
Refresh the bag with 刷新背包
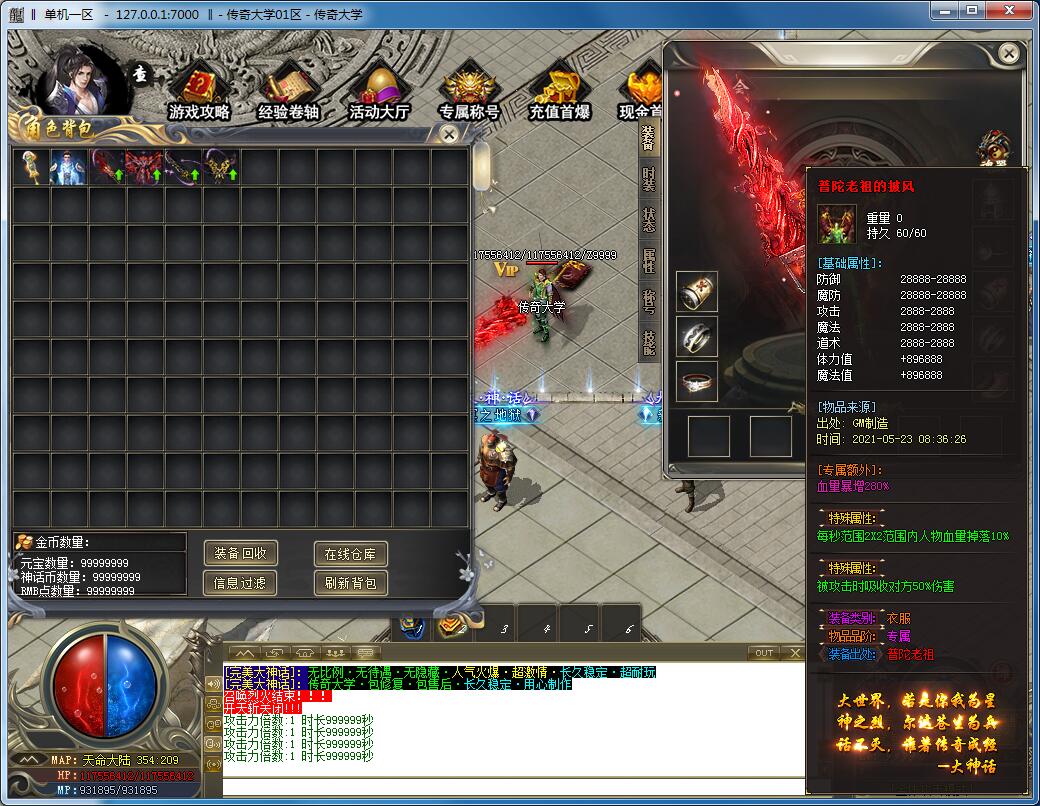(350, 582)
